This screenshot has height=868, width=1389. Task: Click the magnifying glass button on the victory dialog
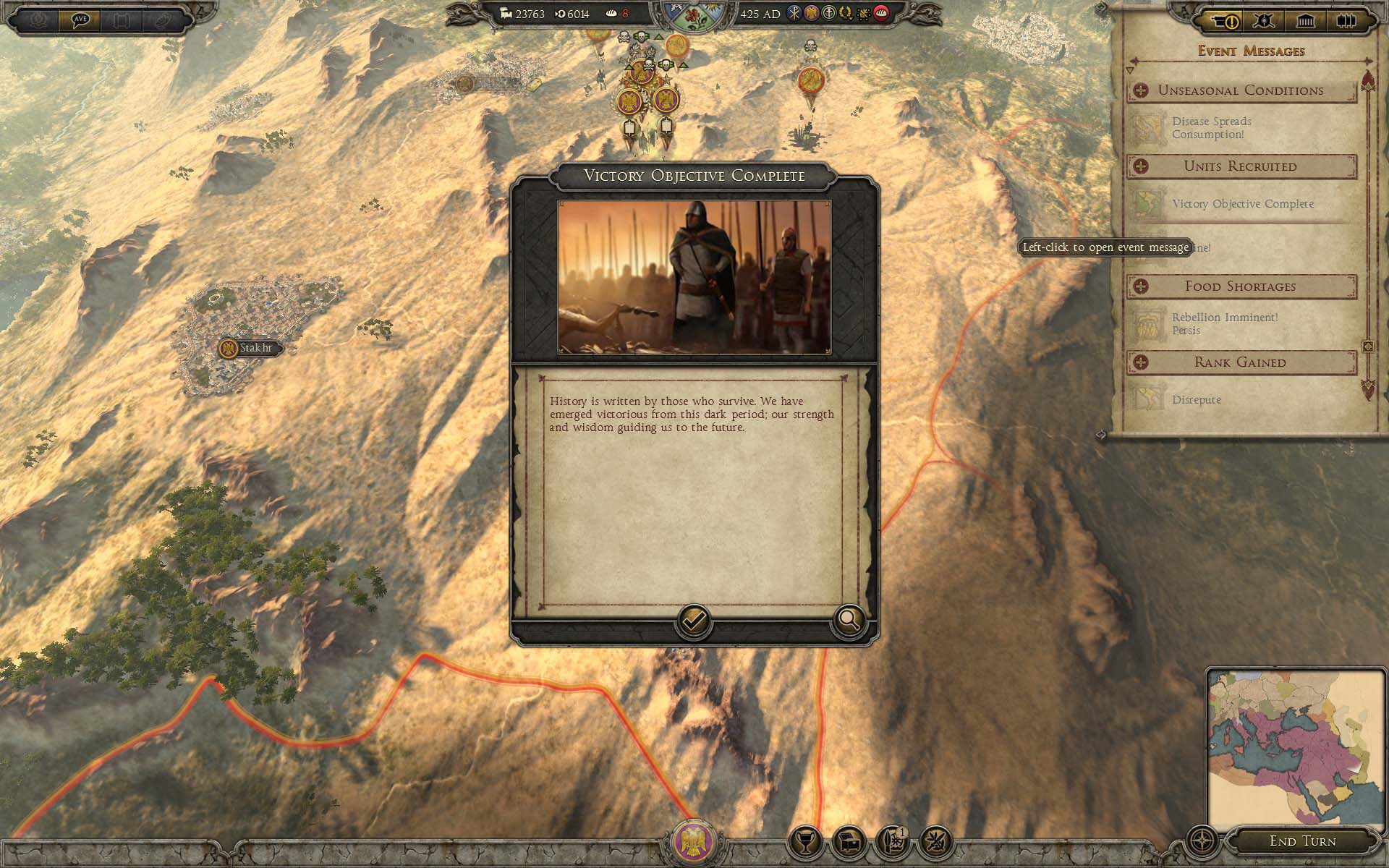click(x=849, y=619)
